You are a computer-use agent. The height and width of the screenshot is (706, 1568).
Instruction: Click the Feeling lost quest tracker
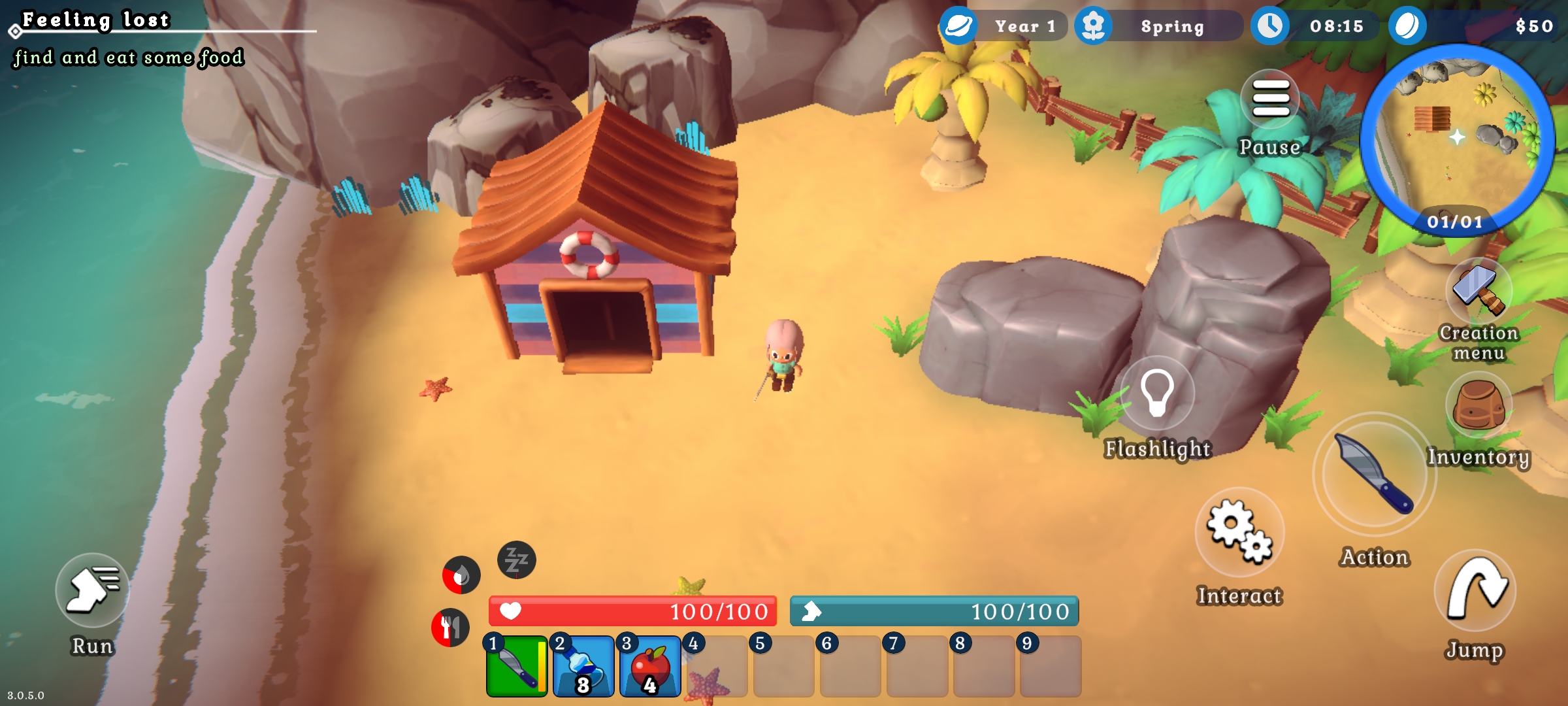(x=97, y=21)
